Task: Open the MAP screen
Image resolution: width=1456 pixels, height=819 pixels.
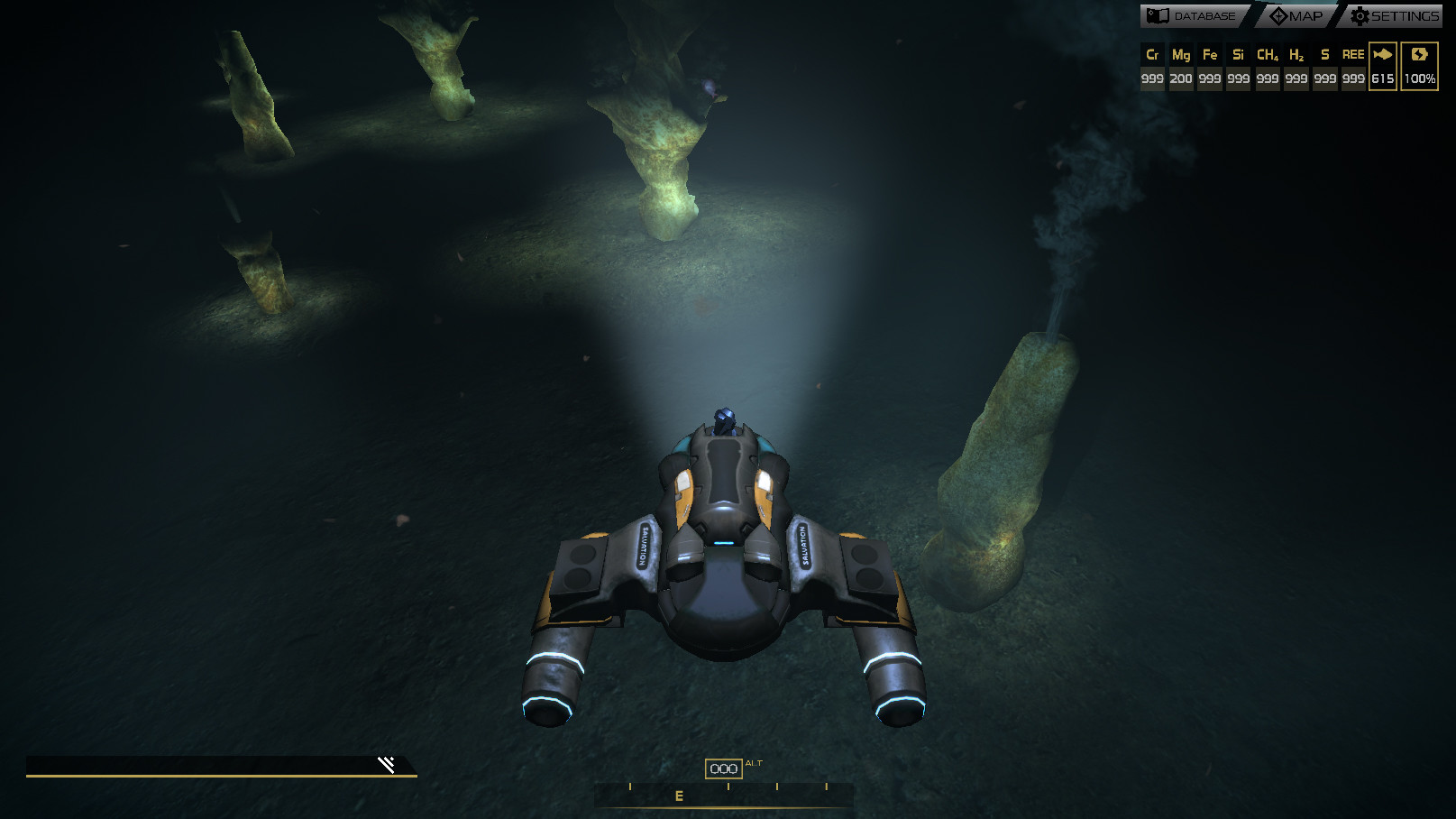Action: [x=1306, y=15]
